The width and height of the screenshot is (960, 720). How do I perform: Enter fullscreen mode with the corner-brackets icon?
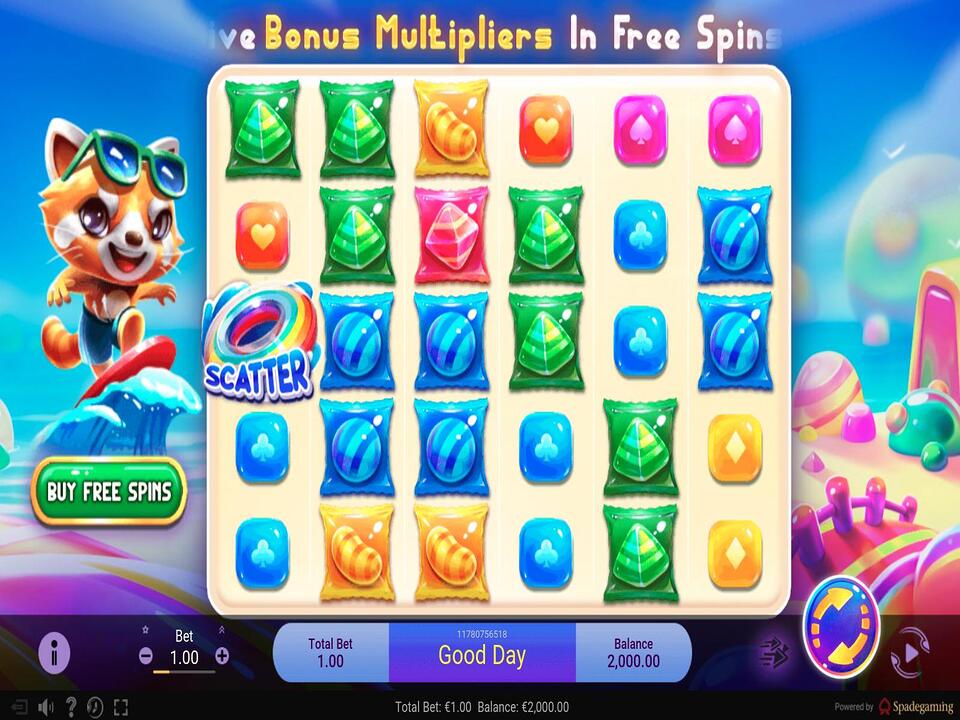[121, 707]
